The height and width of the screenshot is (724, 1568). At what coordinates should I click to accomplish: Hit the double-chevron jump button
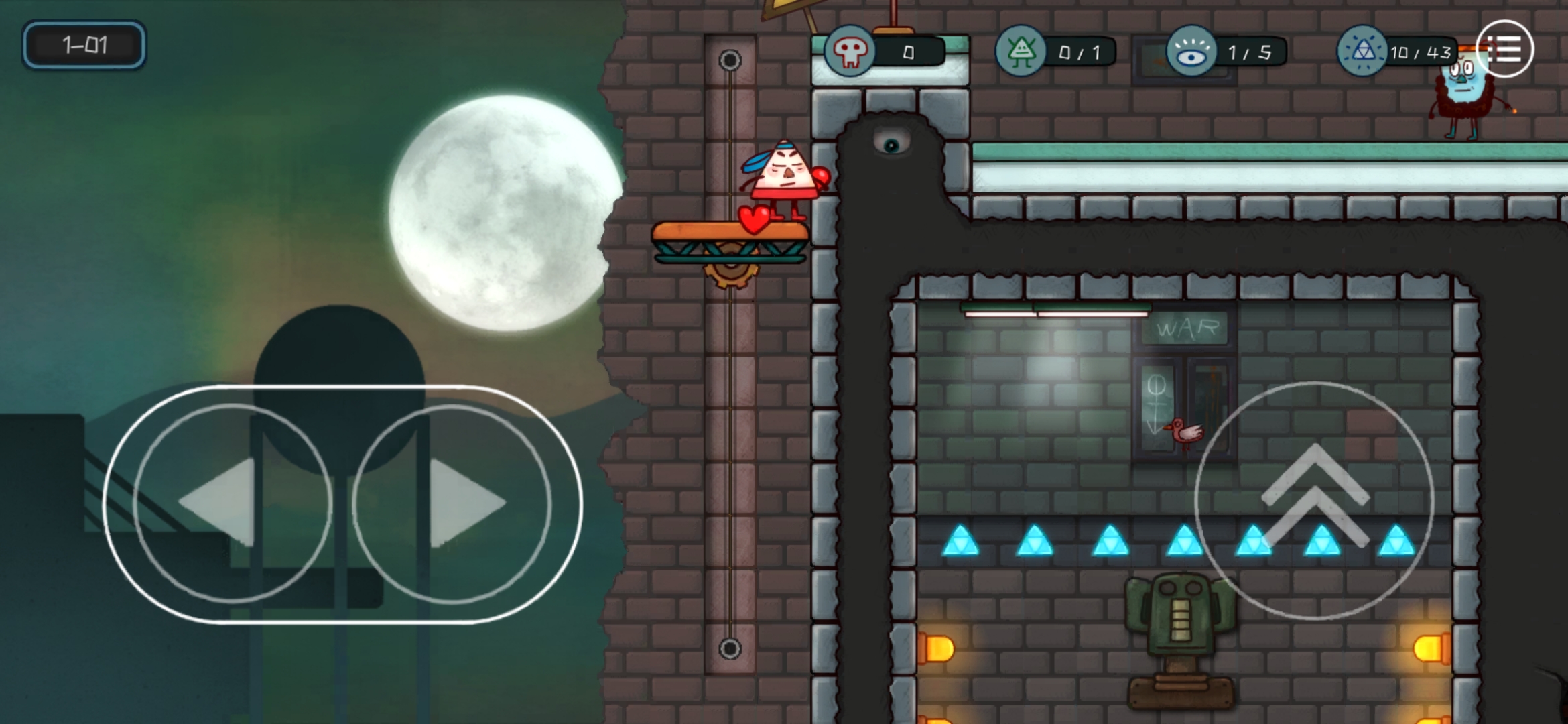coord(1314,500)
